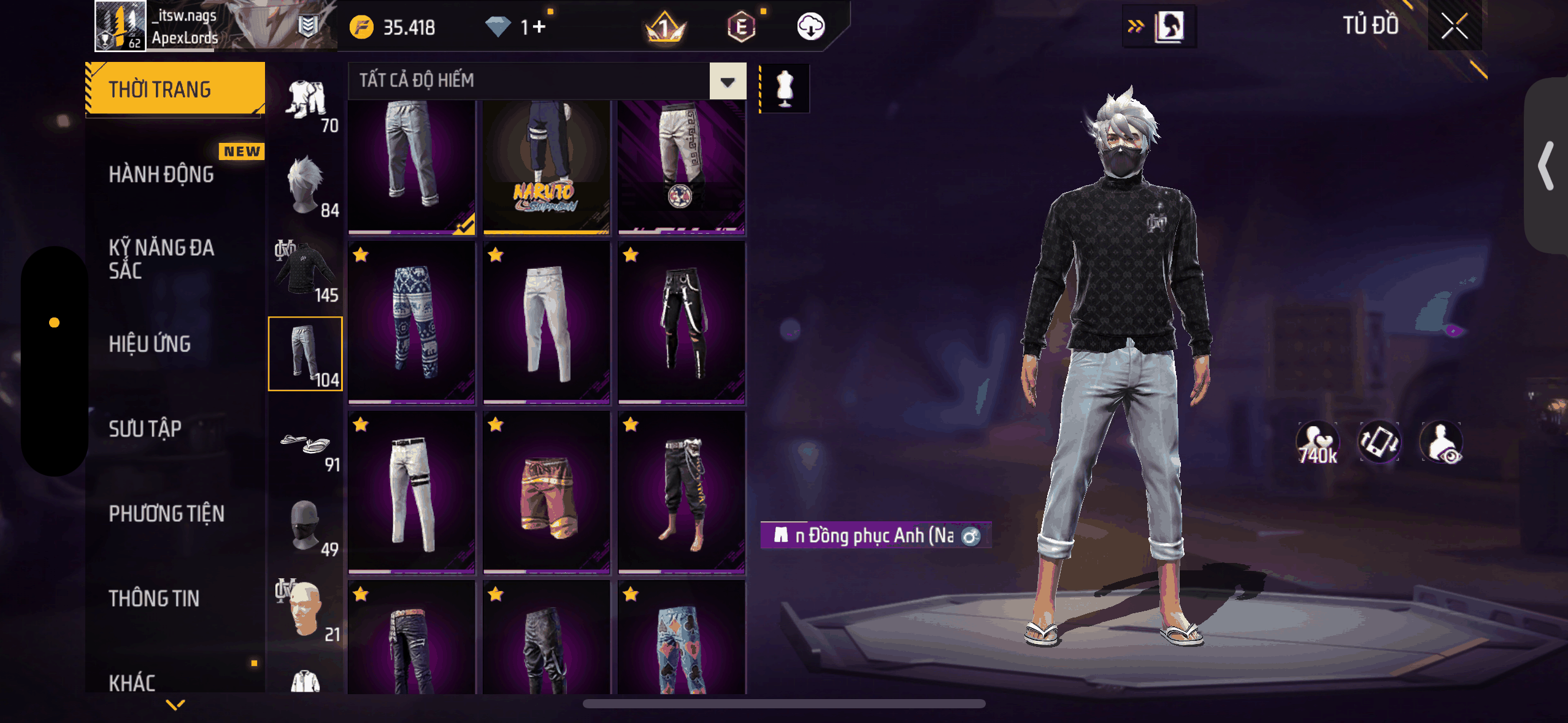Select the black pants with white chain
Viewport: 1568px width, 723px height.
[x=682, y=323]
